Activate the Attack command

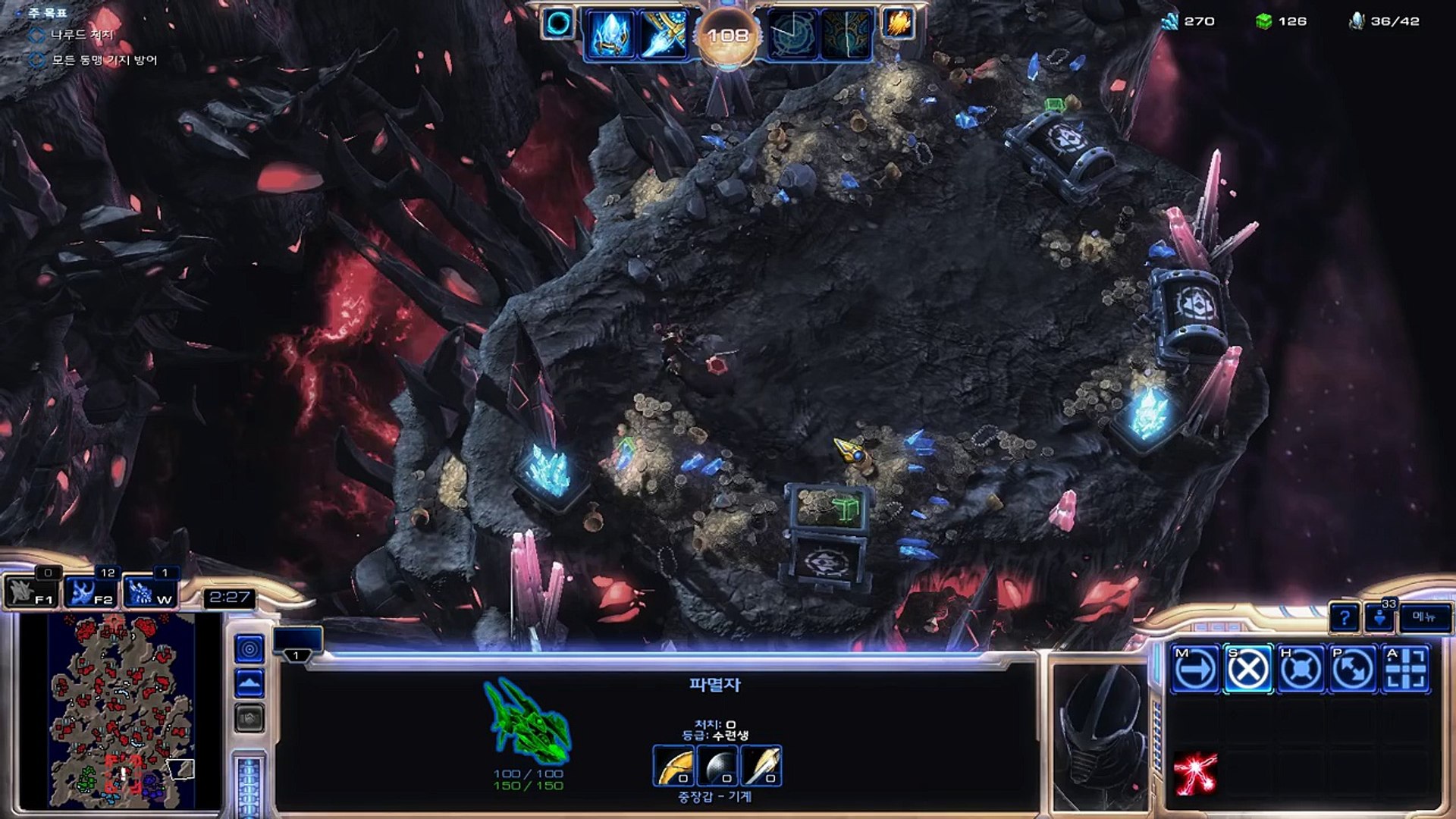(x=1405, y=669)
